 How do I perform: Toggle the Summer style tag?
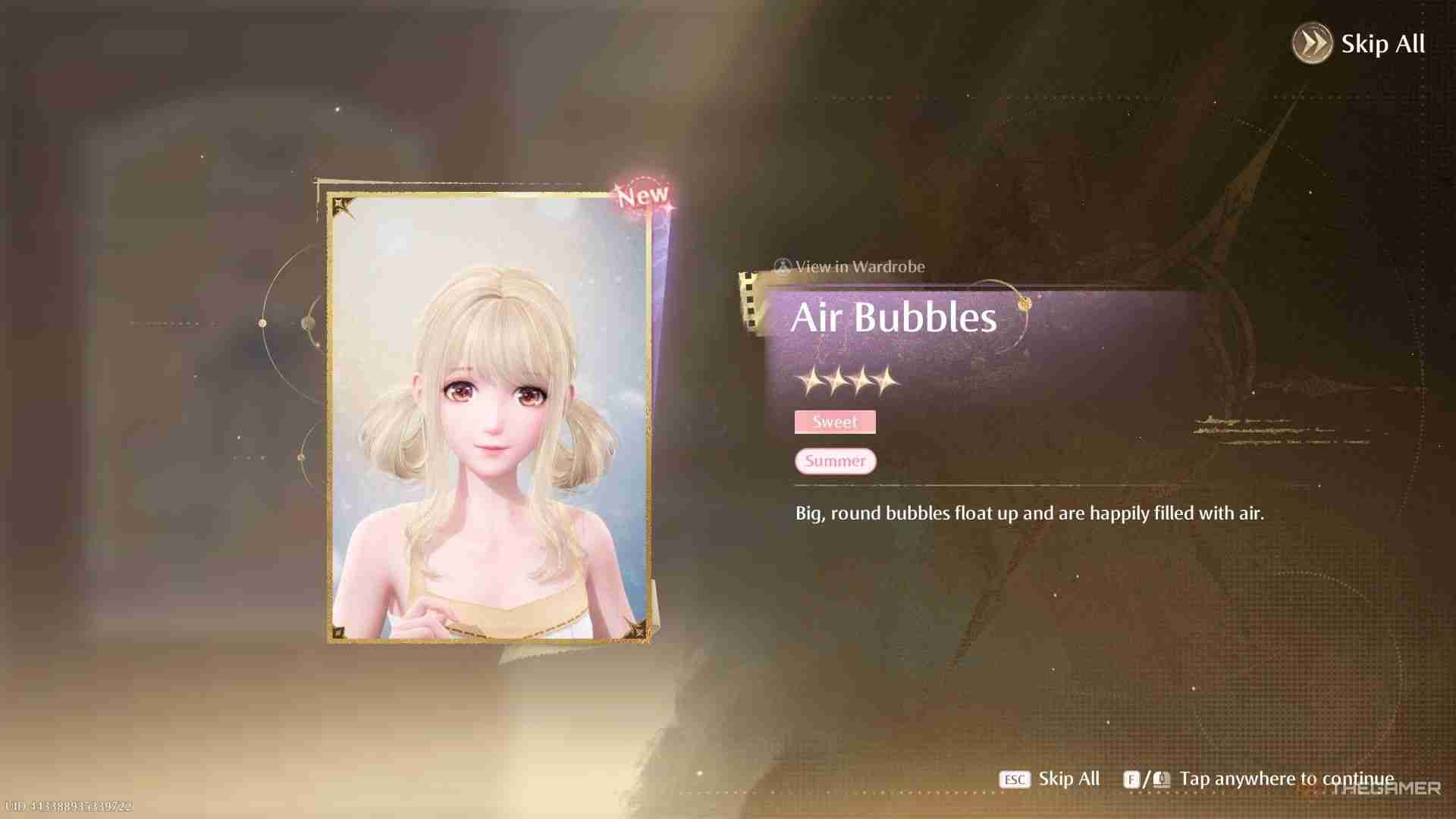[x=834, y=460]
